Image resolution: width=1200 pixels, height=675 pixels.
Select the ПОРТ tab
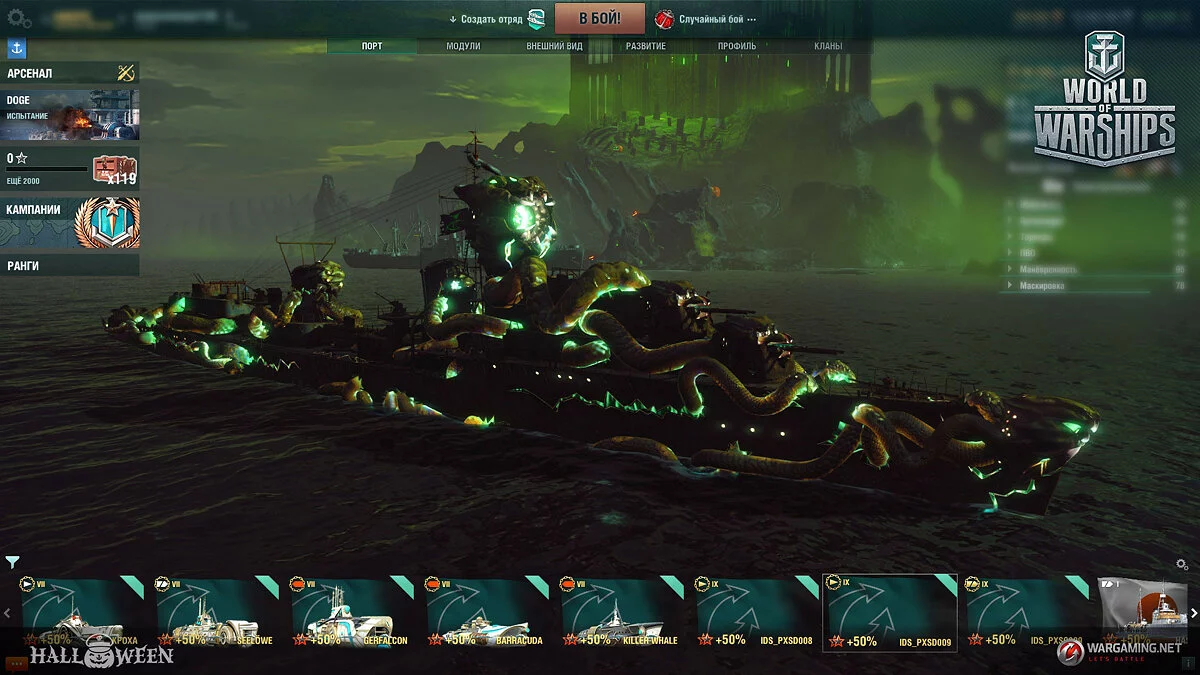(x=372, y=46)
